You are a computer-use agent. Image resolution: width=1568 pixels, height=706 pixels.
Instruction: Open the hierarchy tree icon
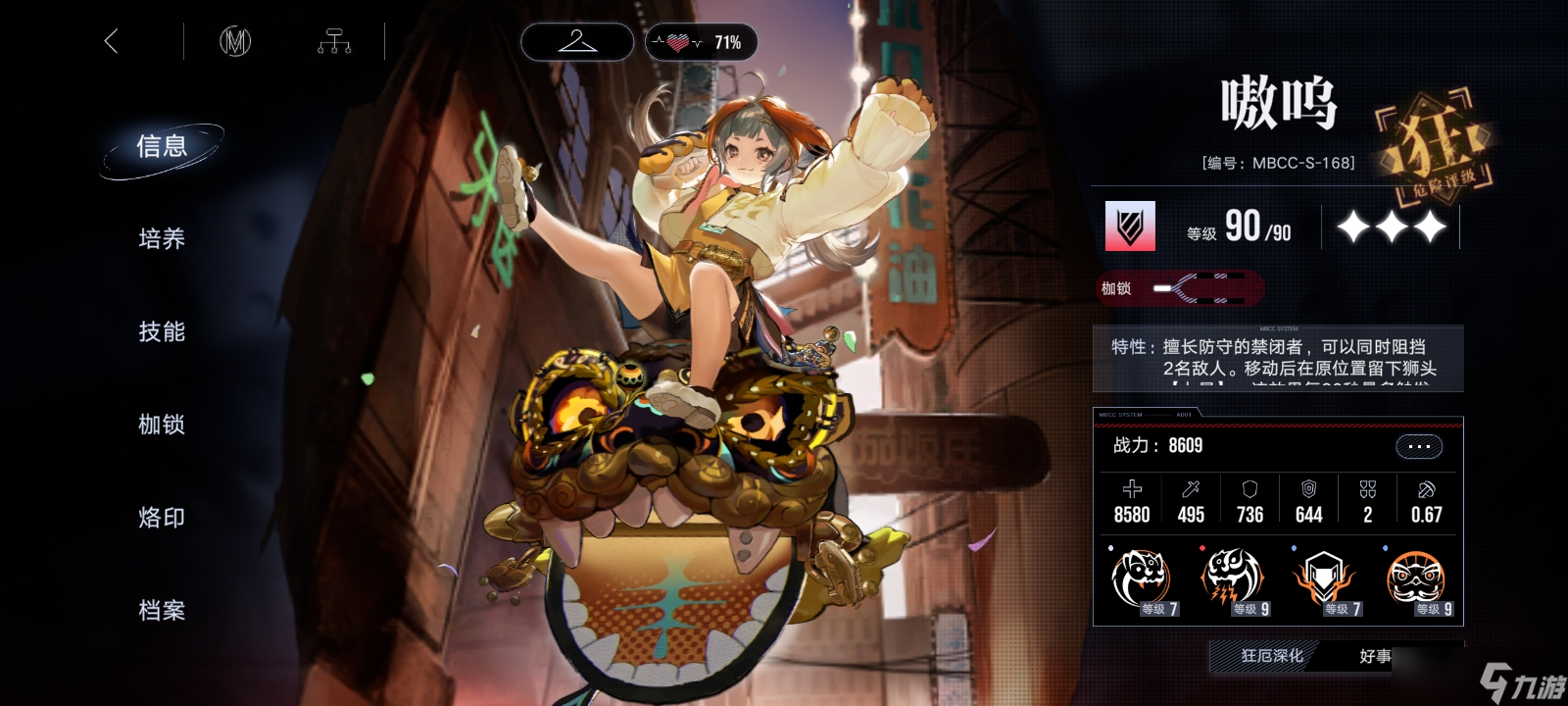point(334,41)
